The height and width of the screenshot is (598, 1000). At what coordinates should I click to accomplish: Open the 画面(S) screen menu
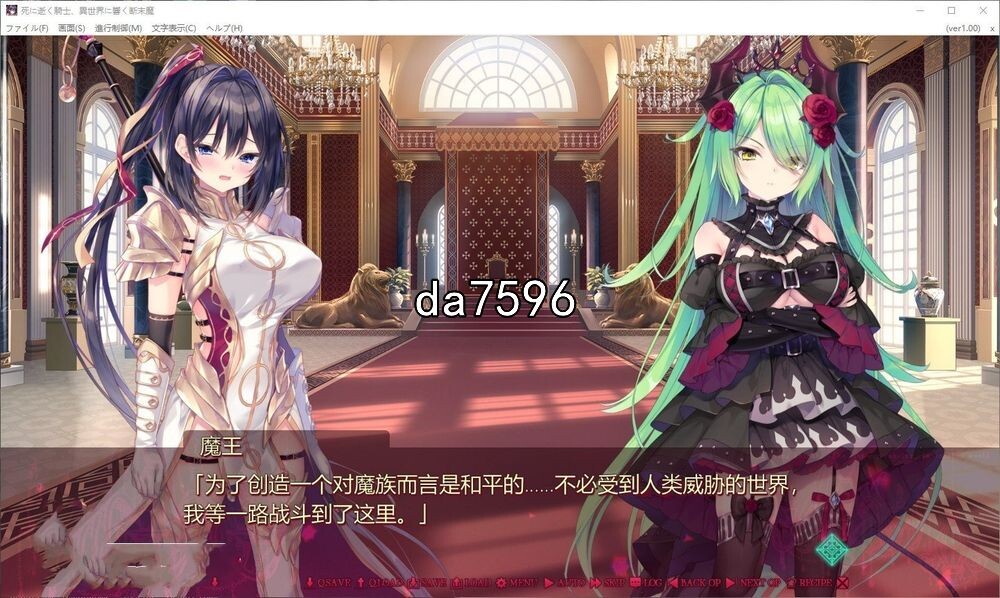click(72, 28)
